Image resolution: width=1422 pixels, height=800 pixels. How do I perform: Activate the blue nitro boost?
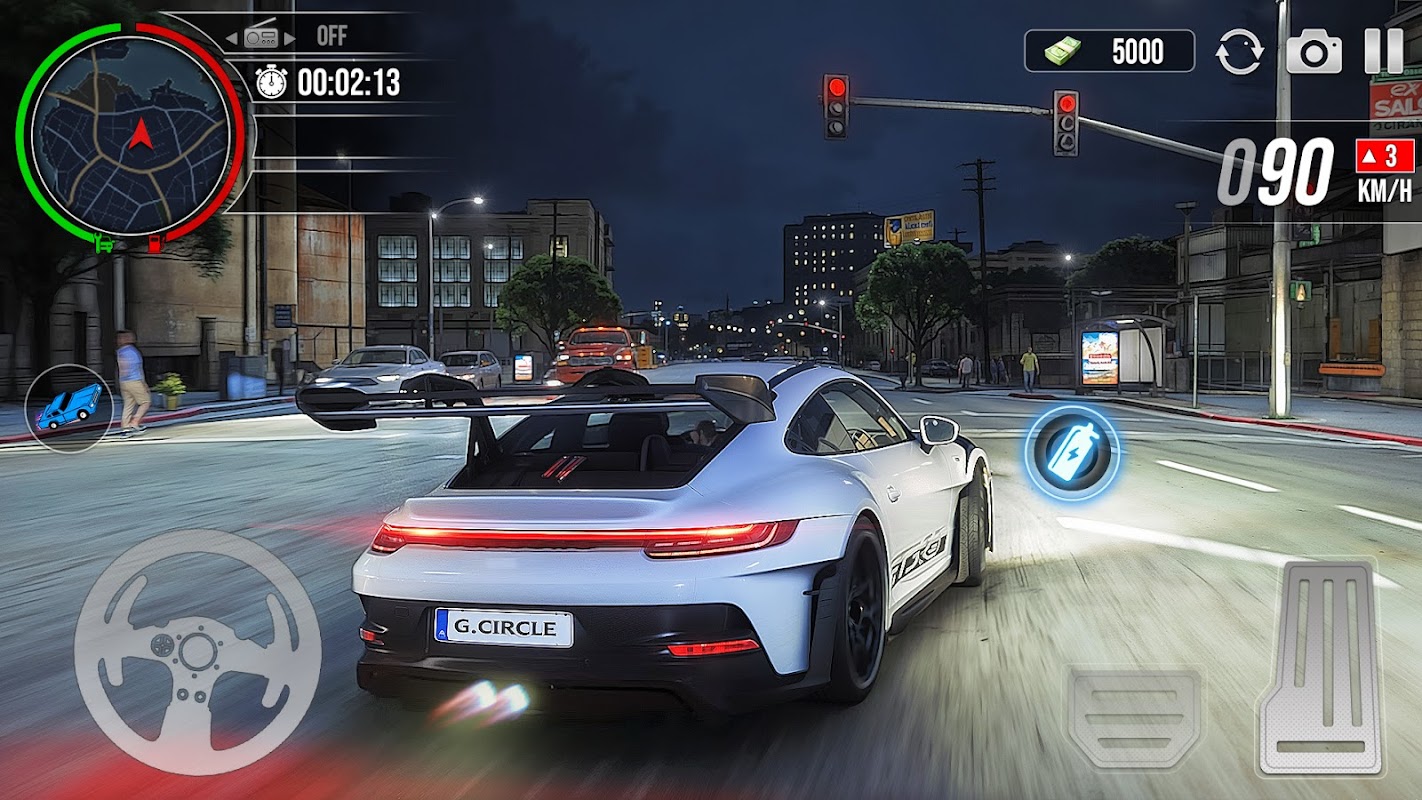tap(1071, 453)
